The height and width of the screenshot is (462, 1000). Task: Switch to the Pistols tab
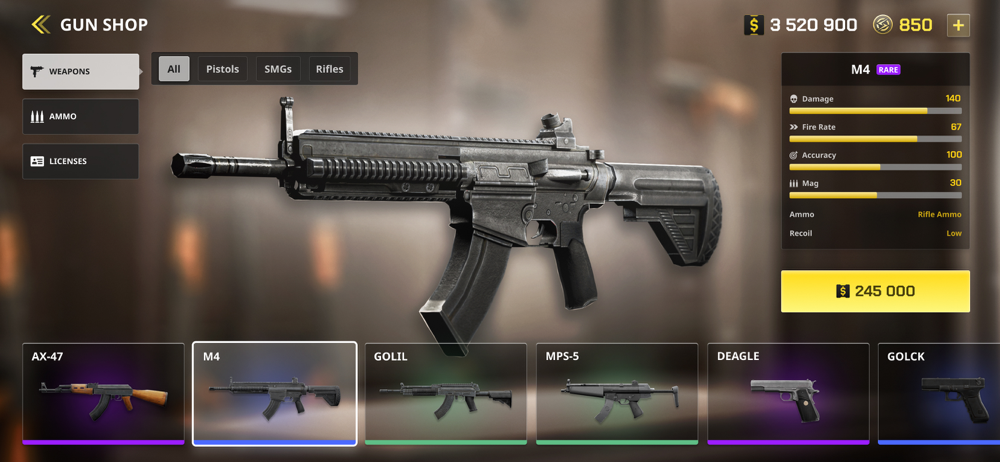point(222,69)
